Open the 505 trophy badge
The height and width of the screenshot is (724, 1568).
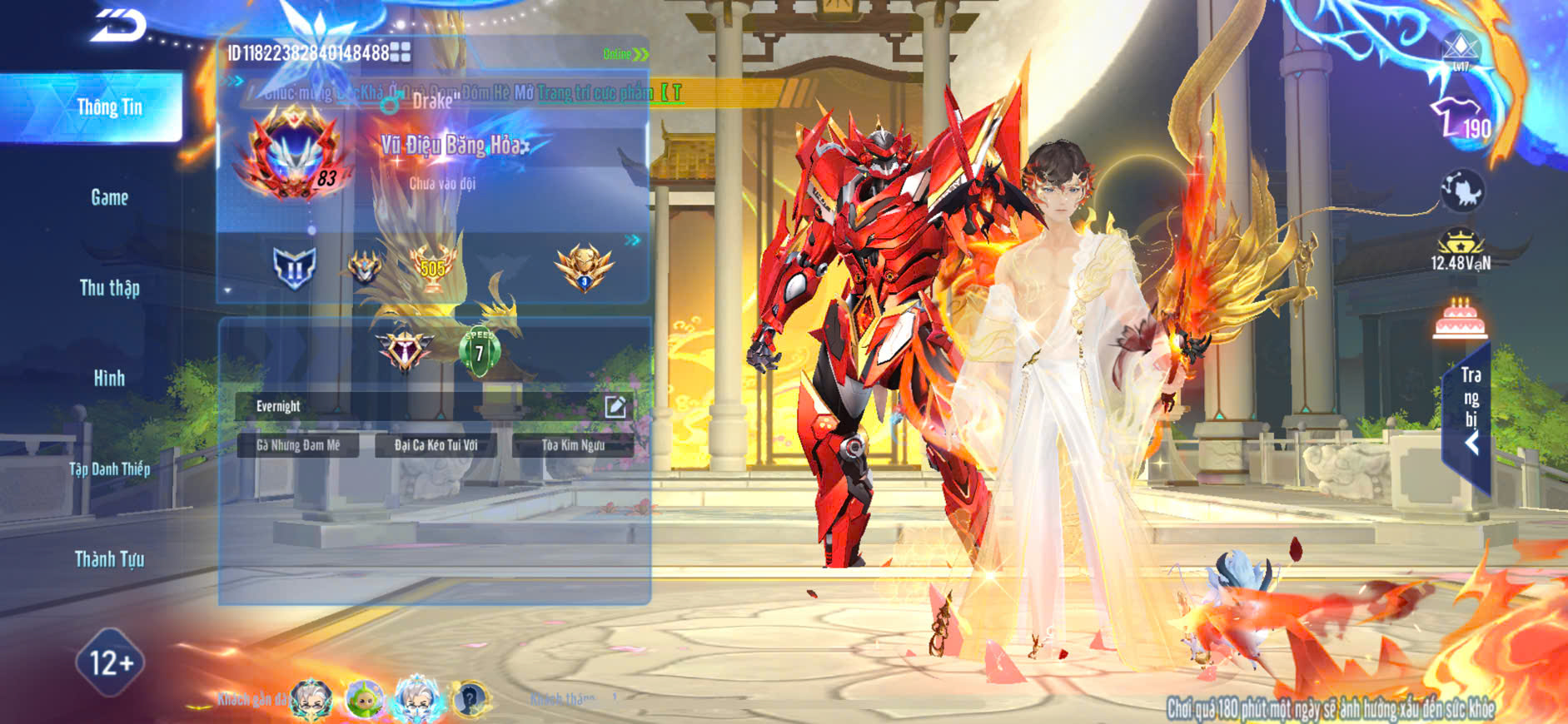pyautogui.click(x=432, y=267)
